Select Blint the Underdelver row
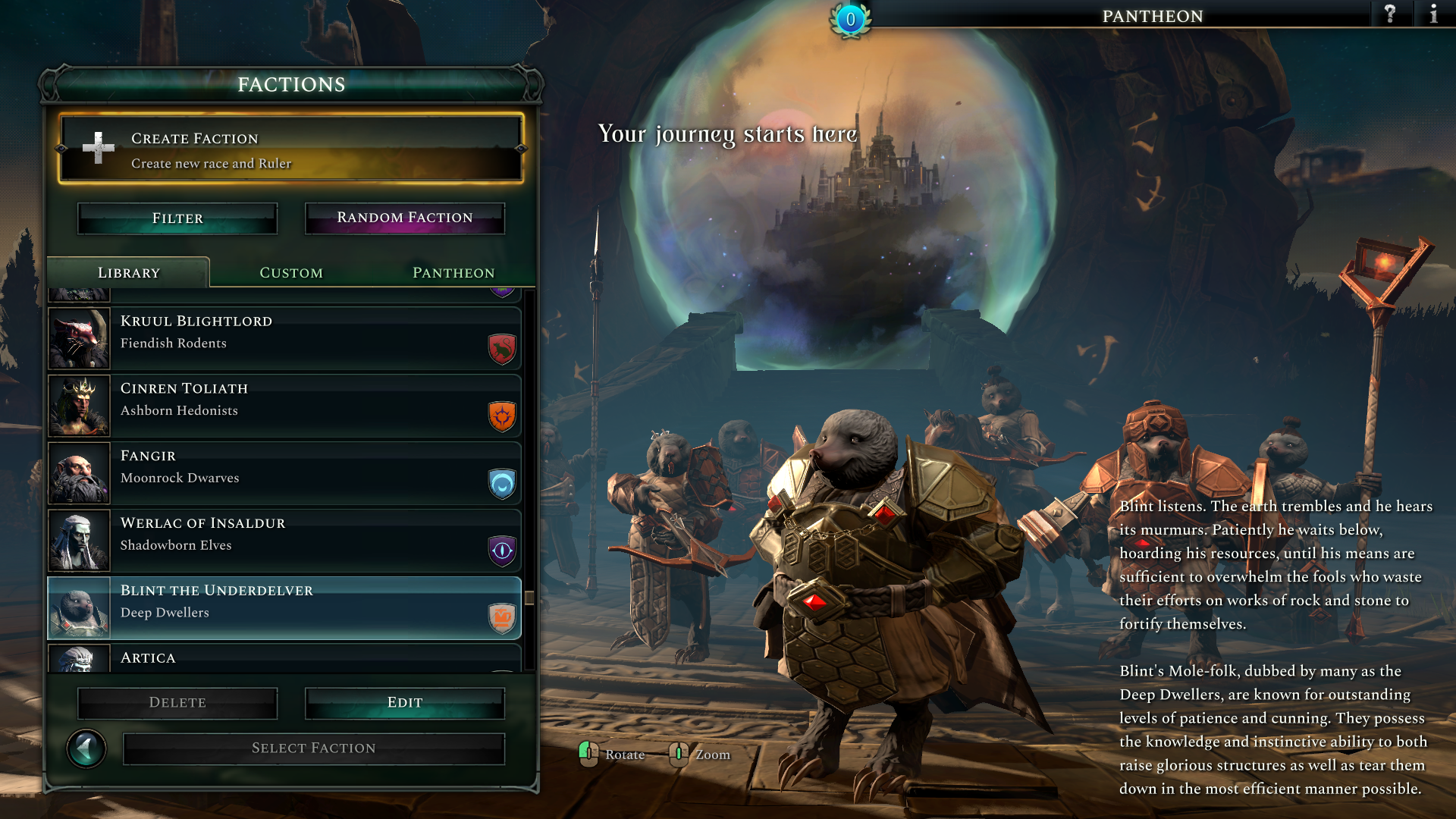The width and height of the screenshot is (1456, 819). click(x=284, y=608)
